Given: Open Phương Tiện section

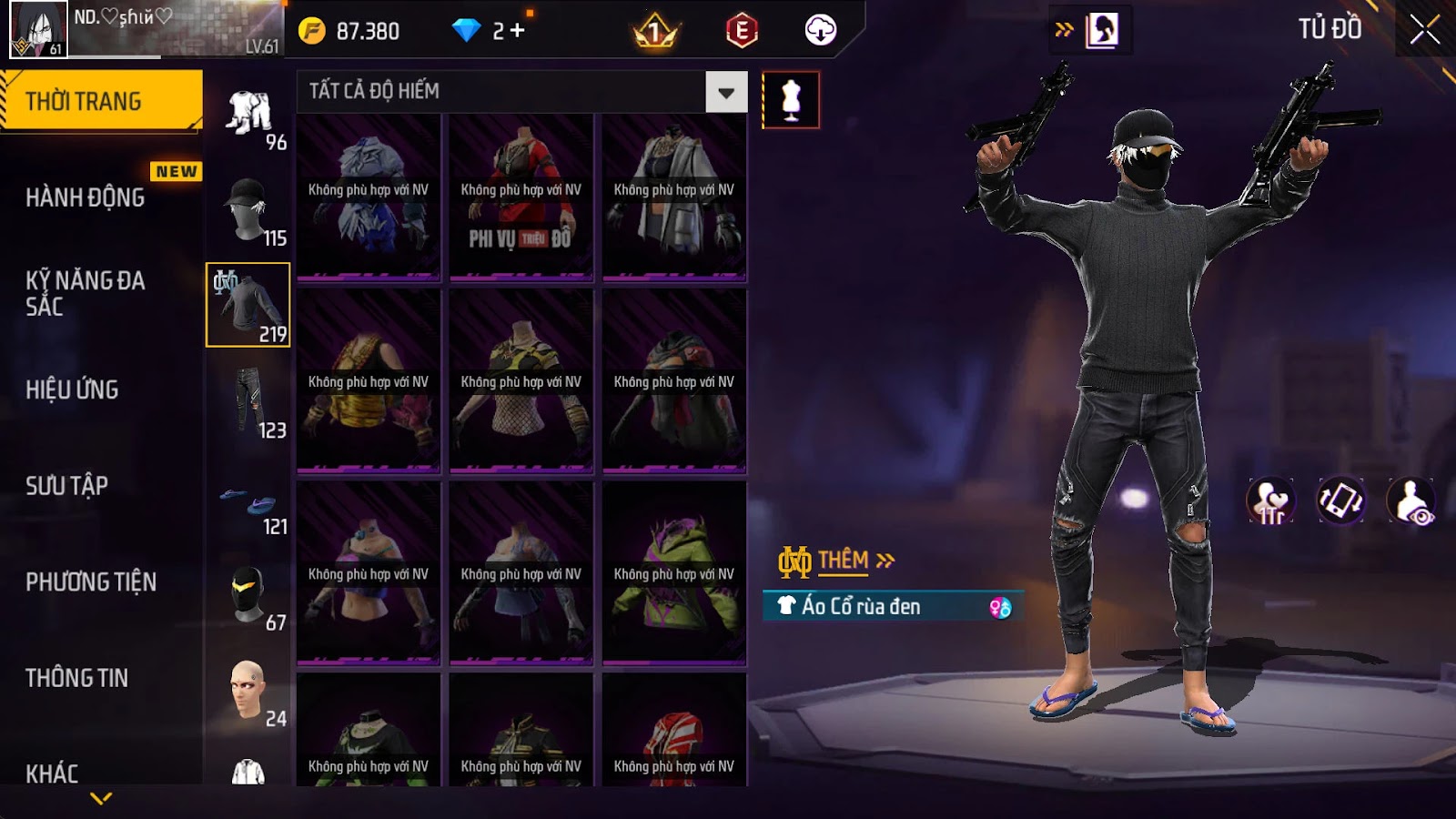Looking at the screenshot, I should point(91,581).
